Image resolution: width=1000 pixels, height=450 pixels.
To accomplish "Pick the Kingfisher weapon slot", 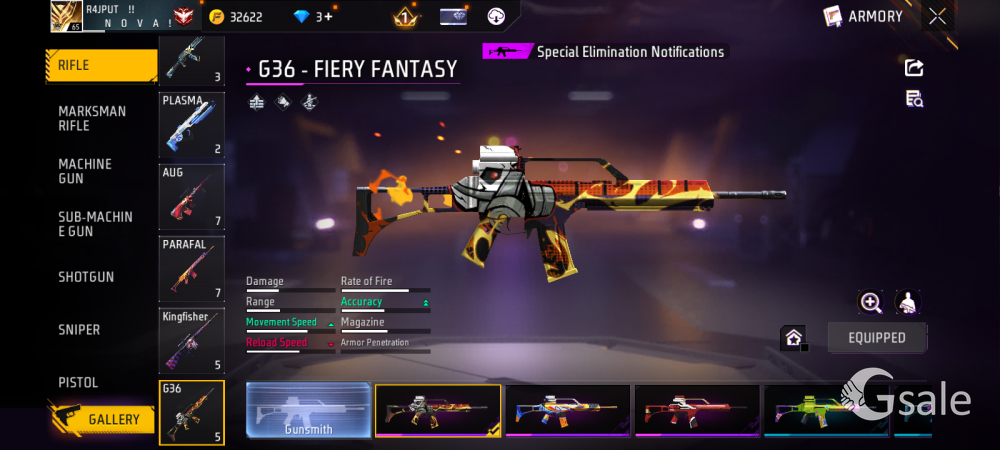I will (x=191, y=340).
